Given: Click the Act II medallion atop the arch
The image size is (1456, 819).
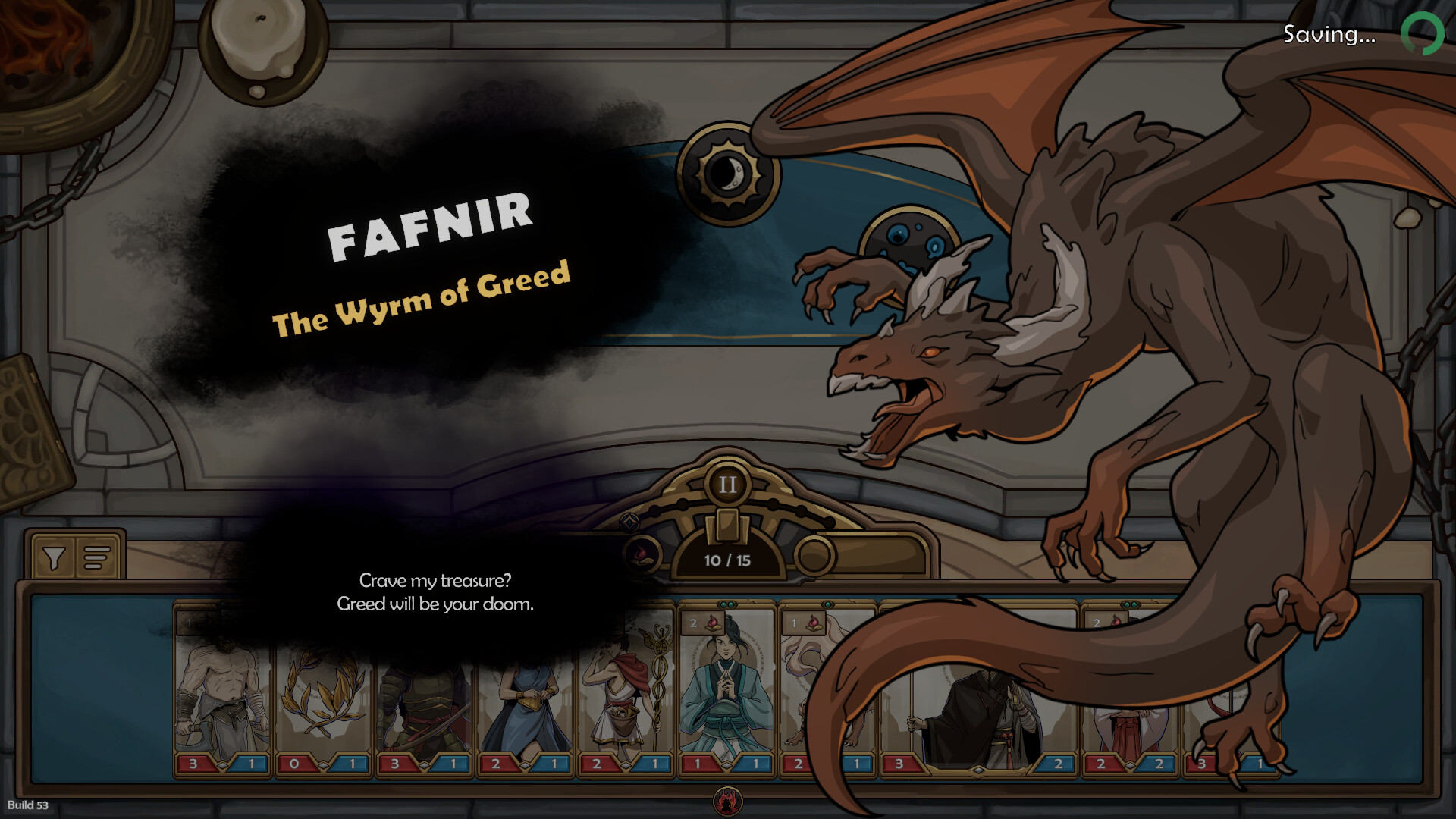Looking at the screenshot, I should tap(727, 485).
